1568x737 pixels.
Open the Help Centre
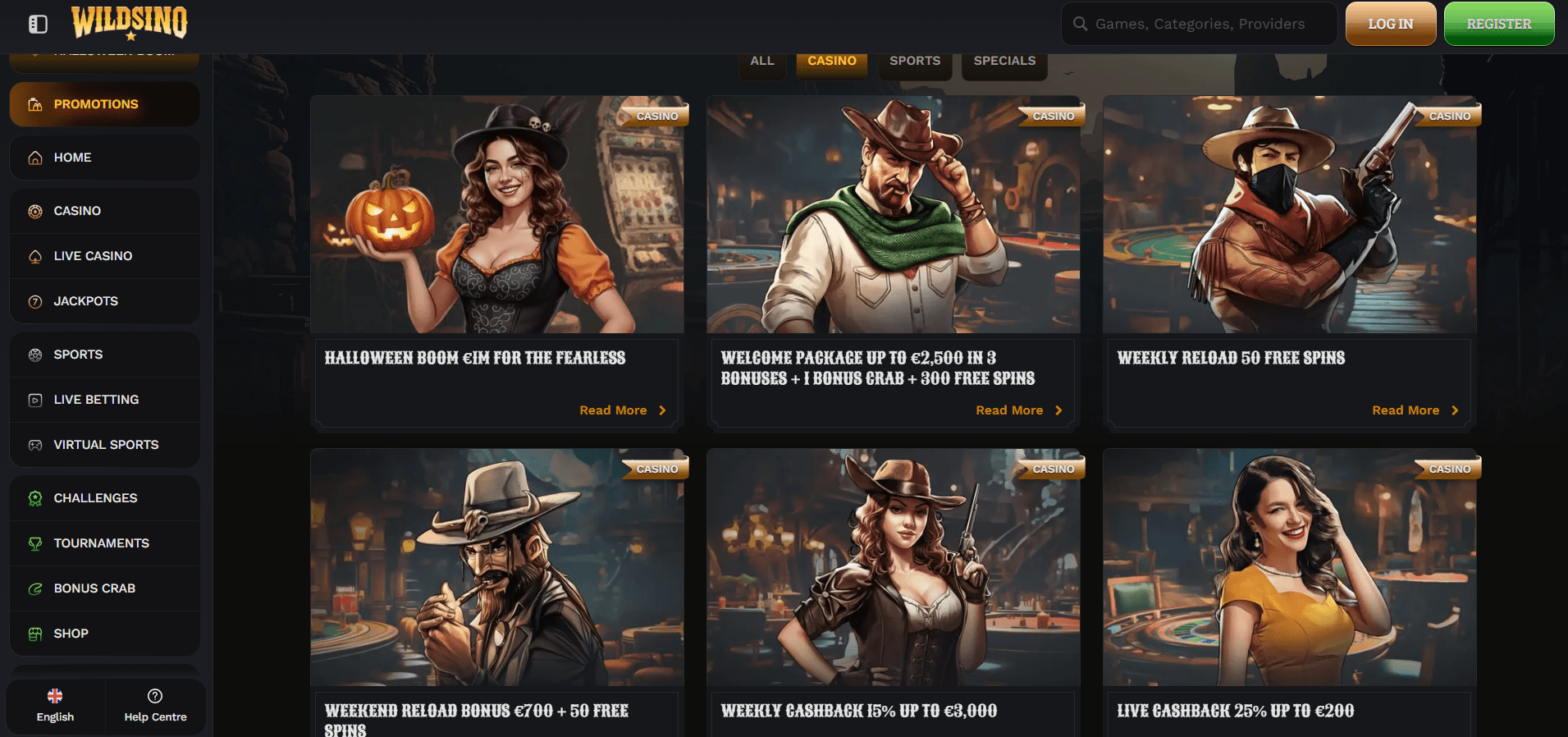pyautogui.click(x=155, y=705)
